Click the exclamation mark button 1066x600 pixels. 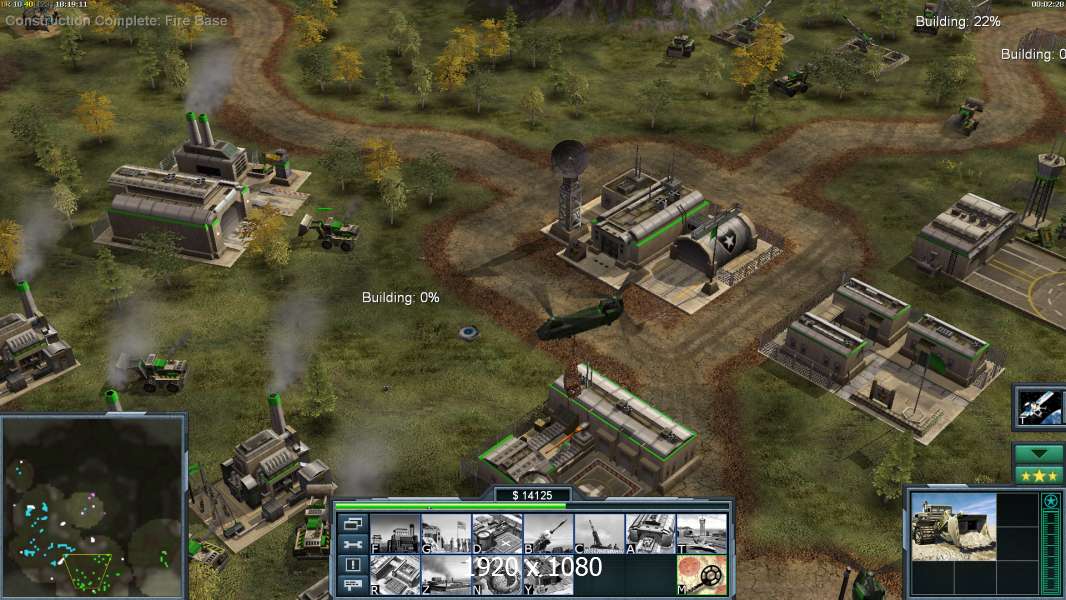click(352, 565)
